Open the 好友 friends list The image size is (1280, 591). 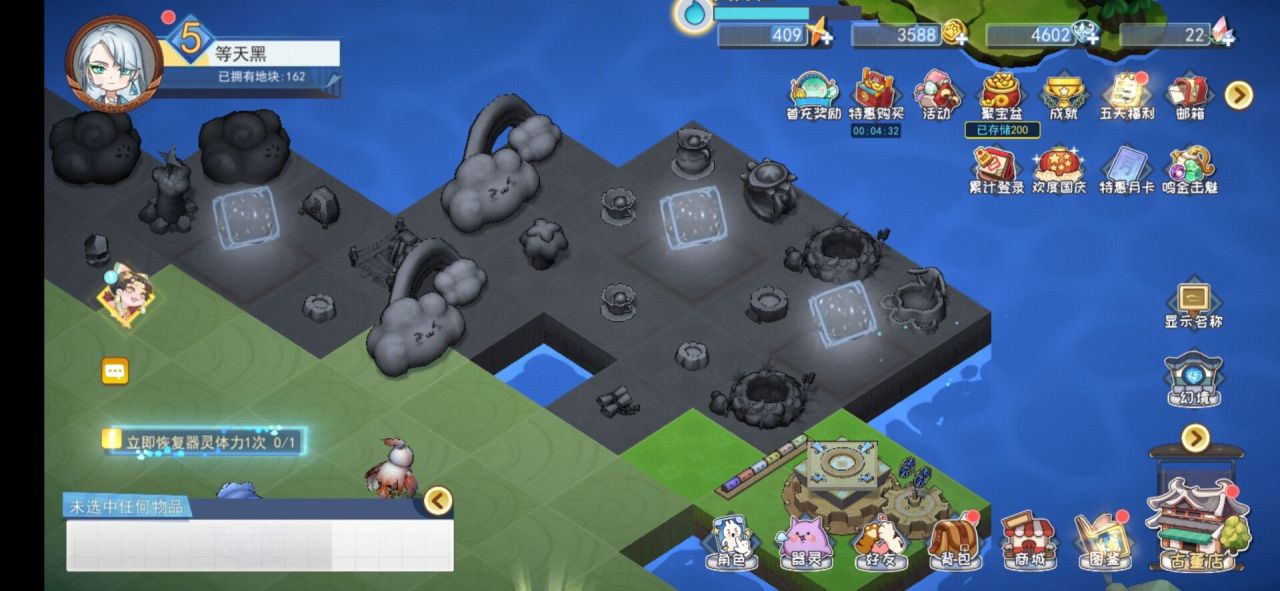pos(880,541)
